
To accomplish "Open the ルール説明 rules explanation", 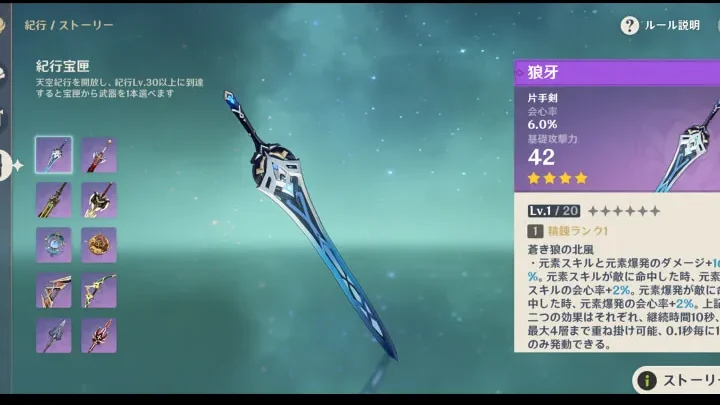I will click(660, 25).
